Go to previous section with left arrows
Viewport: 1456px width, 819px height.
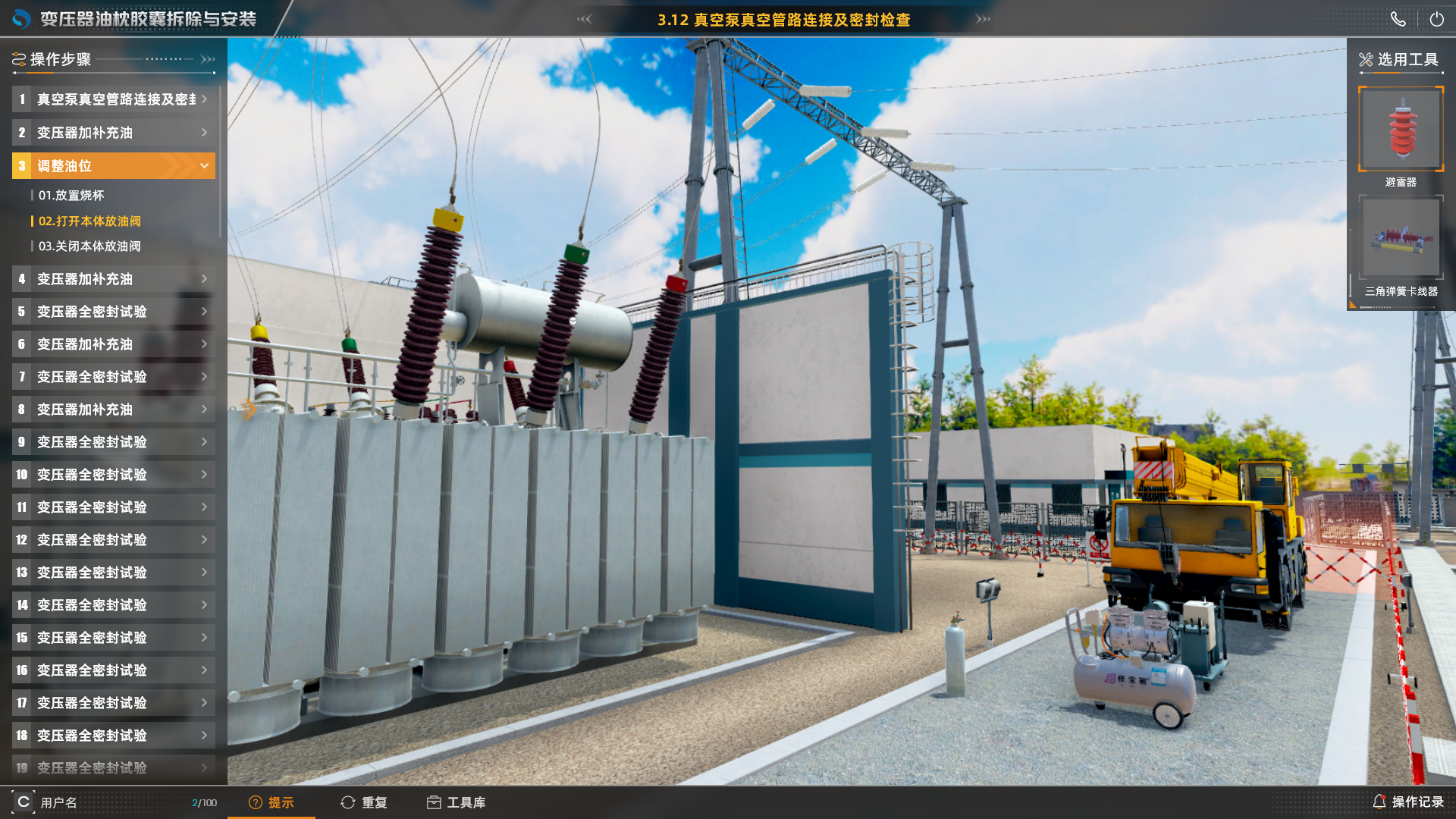(584, 19)
